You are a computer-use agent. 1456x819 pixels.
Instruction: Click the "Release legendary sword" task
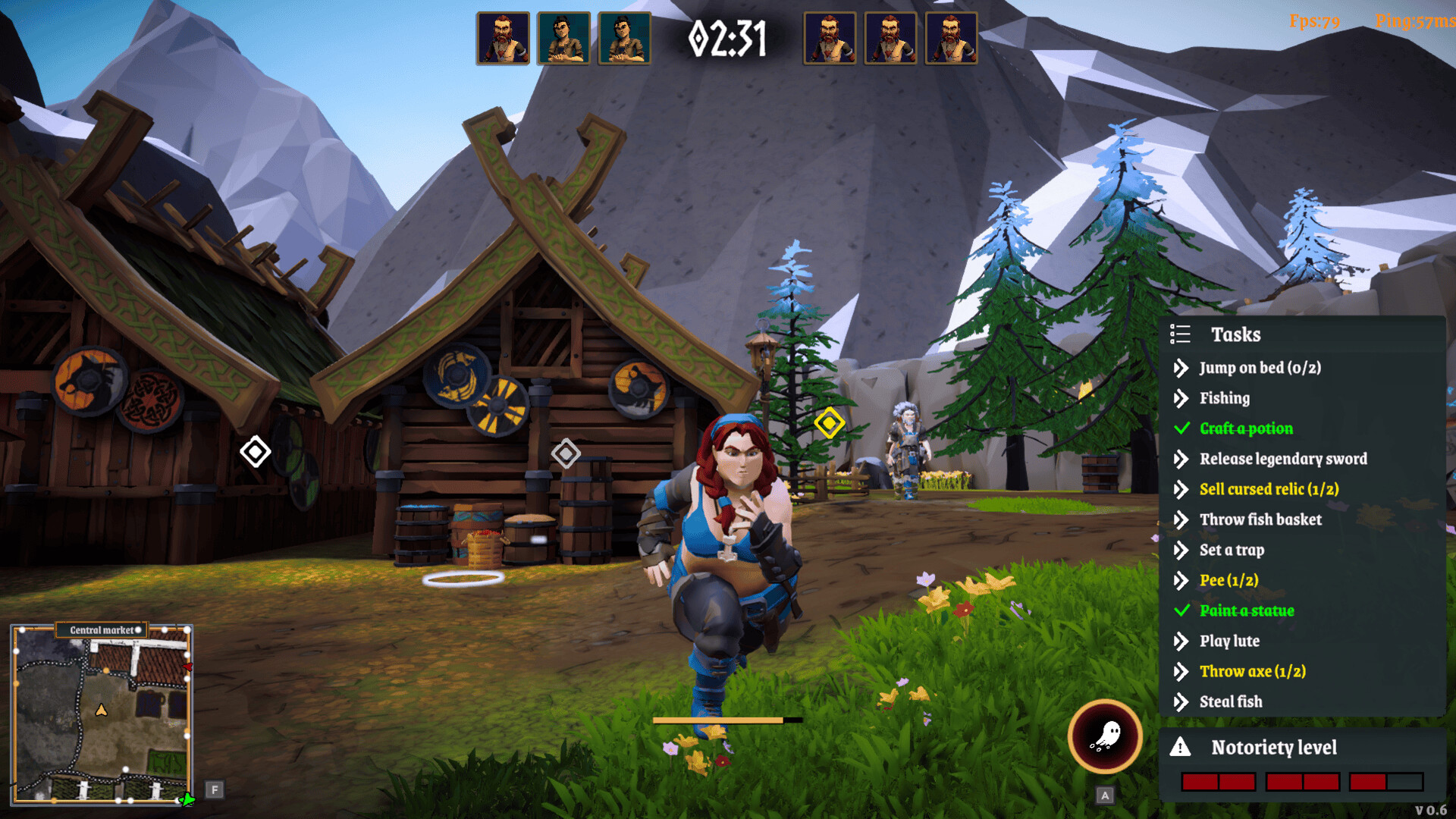(x=1283, y=459)
